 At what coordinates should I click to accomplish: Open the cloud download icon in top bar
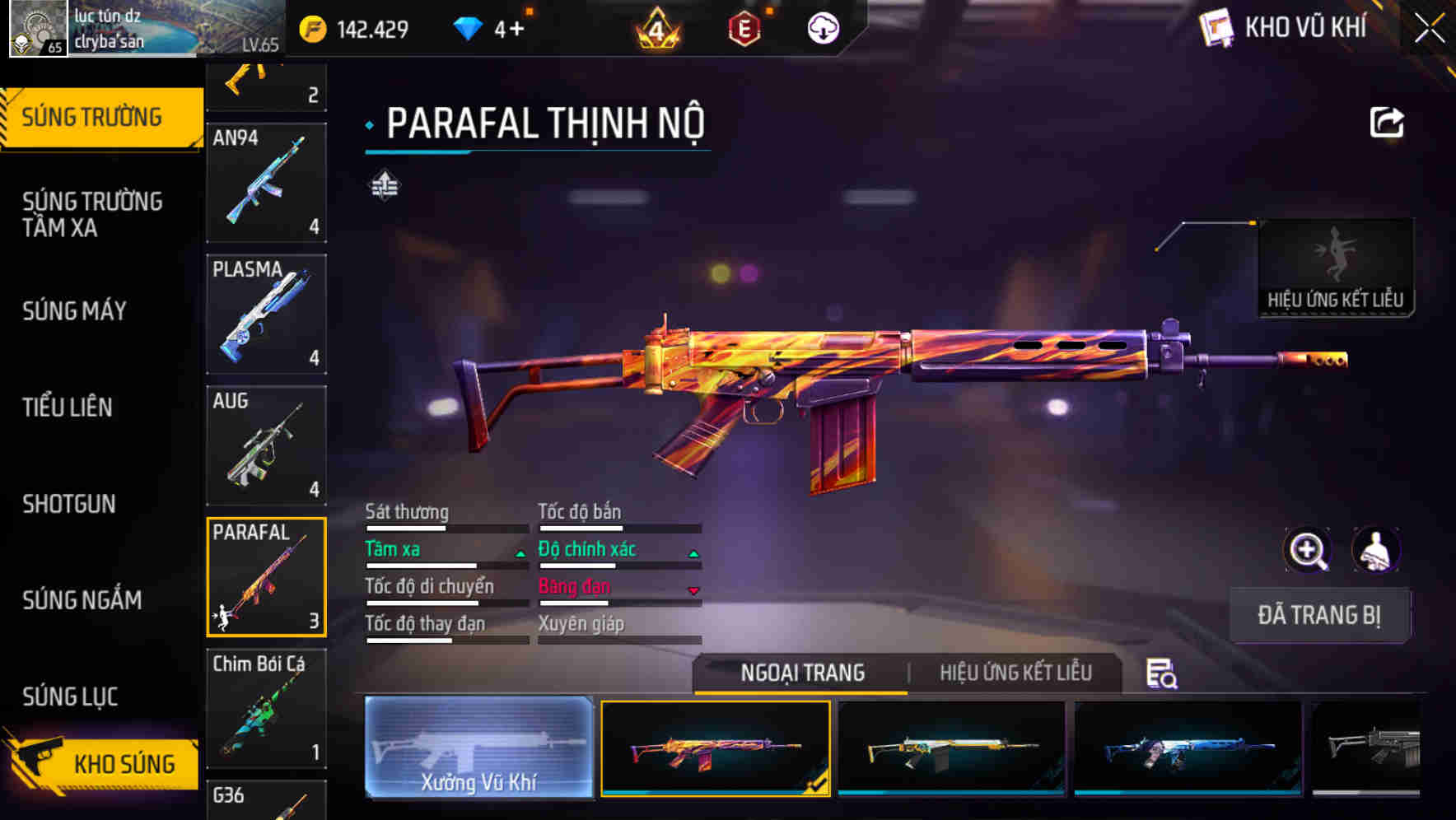coord(824,26)
